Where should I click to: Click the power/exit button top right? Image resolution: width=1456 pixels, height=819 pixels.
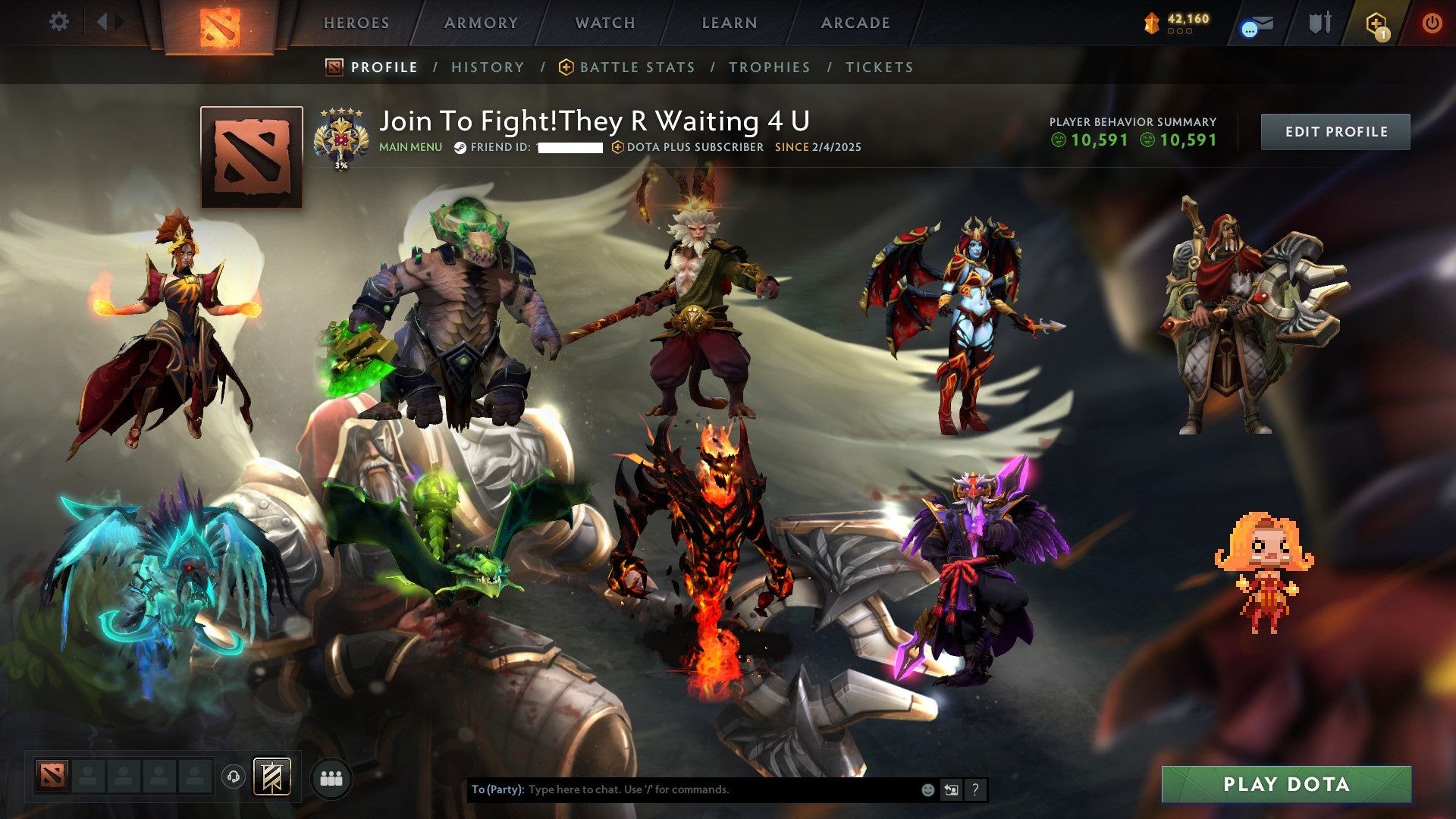(1432, 23)
